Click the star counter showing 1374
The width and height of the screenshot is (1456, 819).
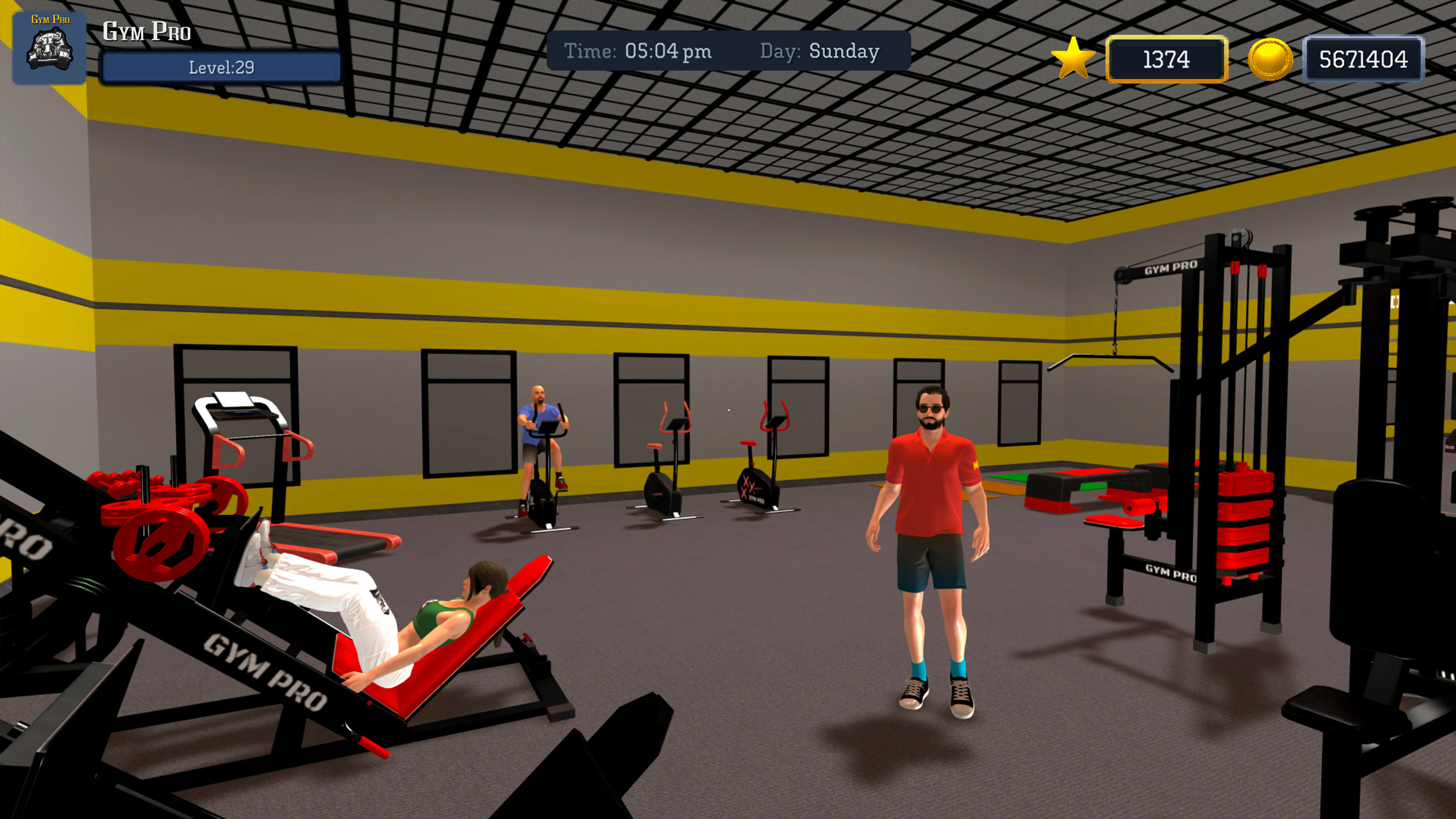click(1168, 59)
